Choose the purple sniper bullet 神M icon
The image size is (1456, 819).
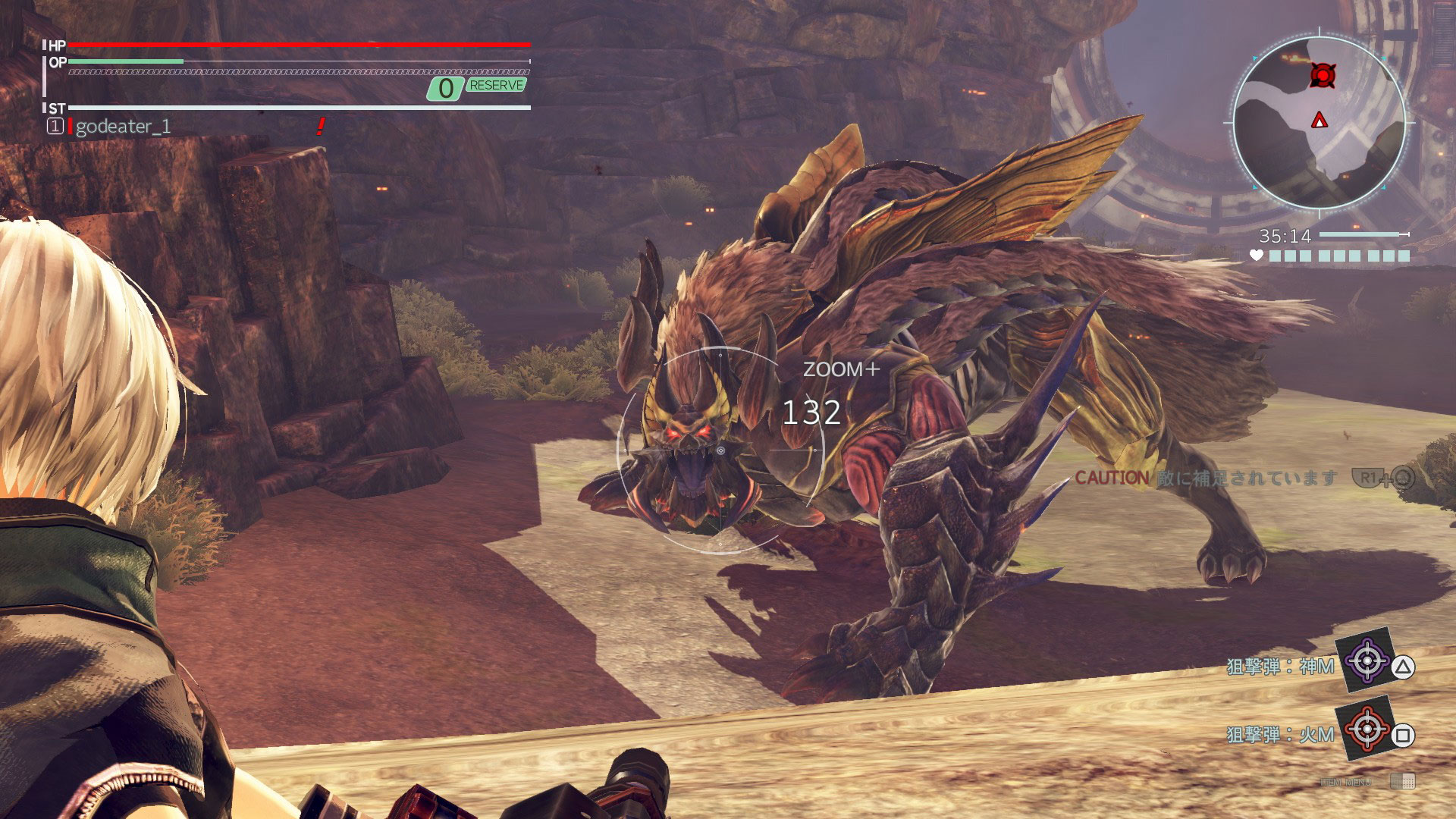click(x=1367, y=661)
